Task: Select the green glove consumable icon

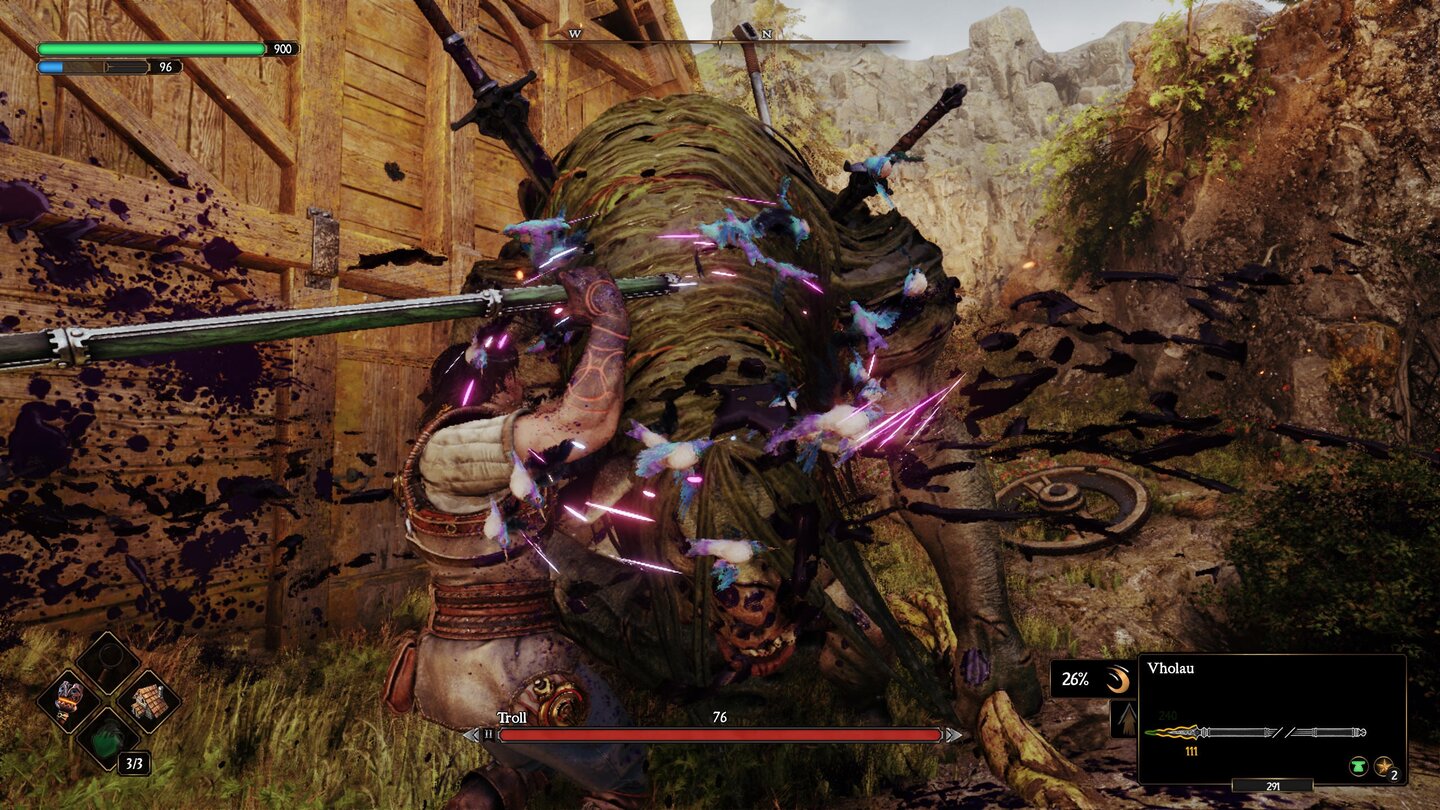Action: pyautogui.click(x=107, y=740)
